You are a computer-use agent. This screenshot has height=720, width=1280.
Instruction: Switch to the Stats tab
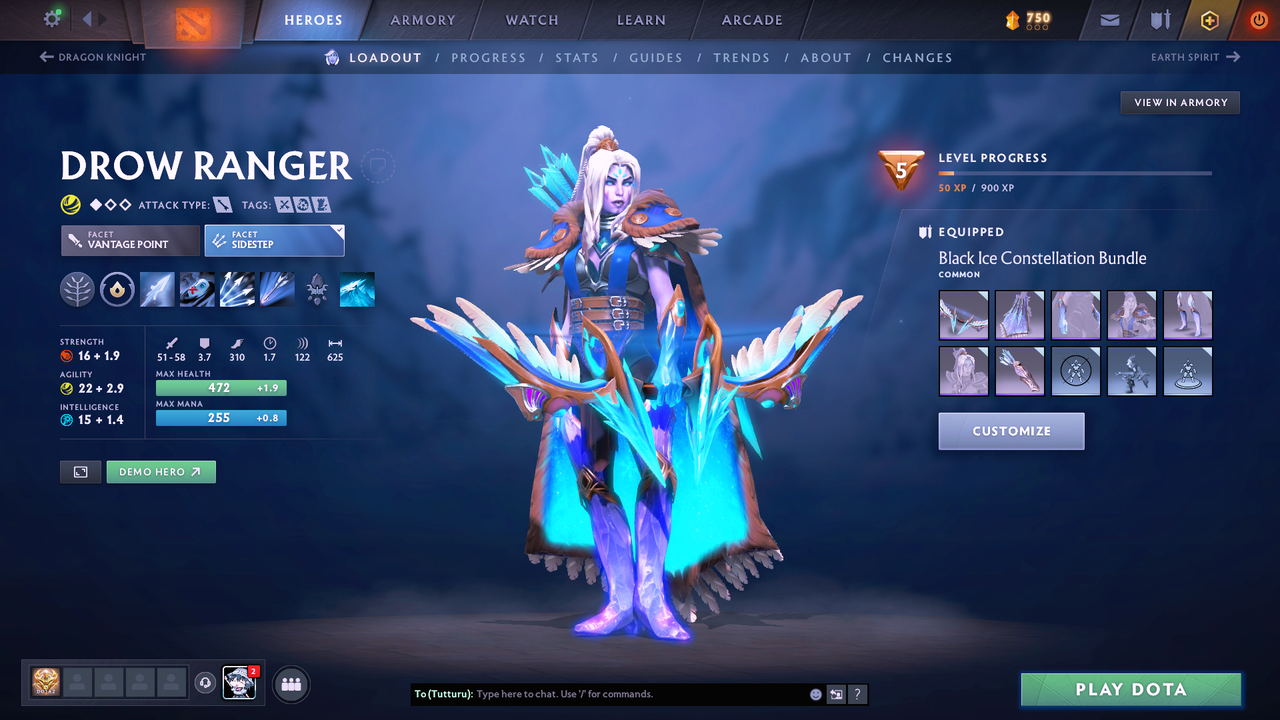click(x=577, y=57)
